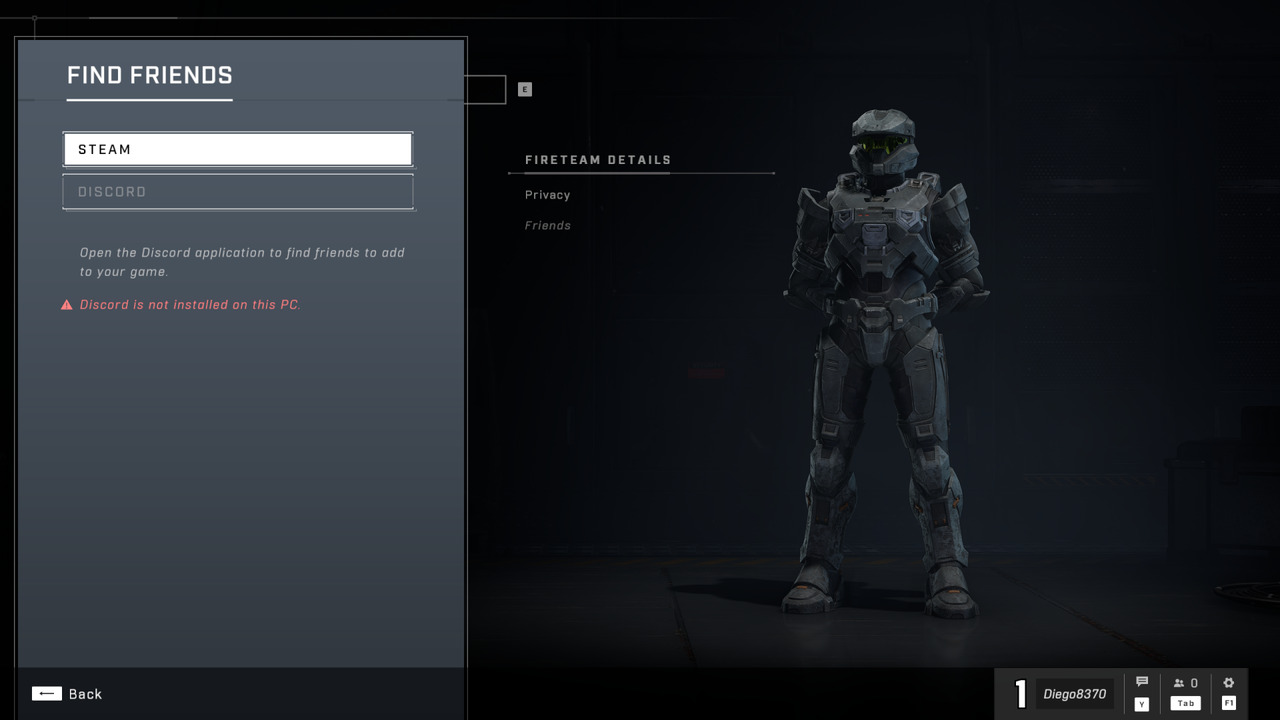This screenshot has width=1280, height=720.
Task: Switch to the Steam friends tab
Action: [237, 148]
